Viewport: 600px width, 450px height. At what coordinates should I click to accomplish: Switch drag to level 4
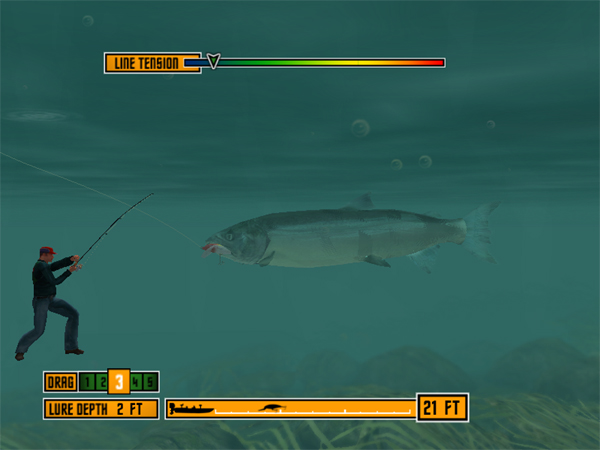135,381
